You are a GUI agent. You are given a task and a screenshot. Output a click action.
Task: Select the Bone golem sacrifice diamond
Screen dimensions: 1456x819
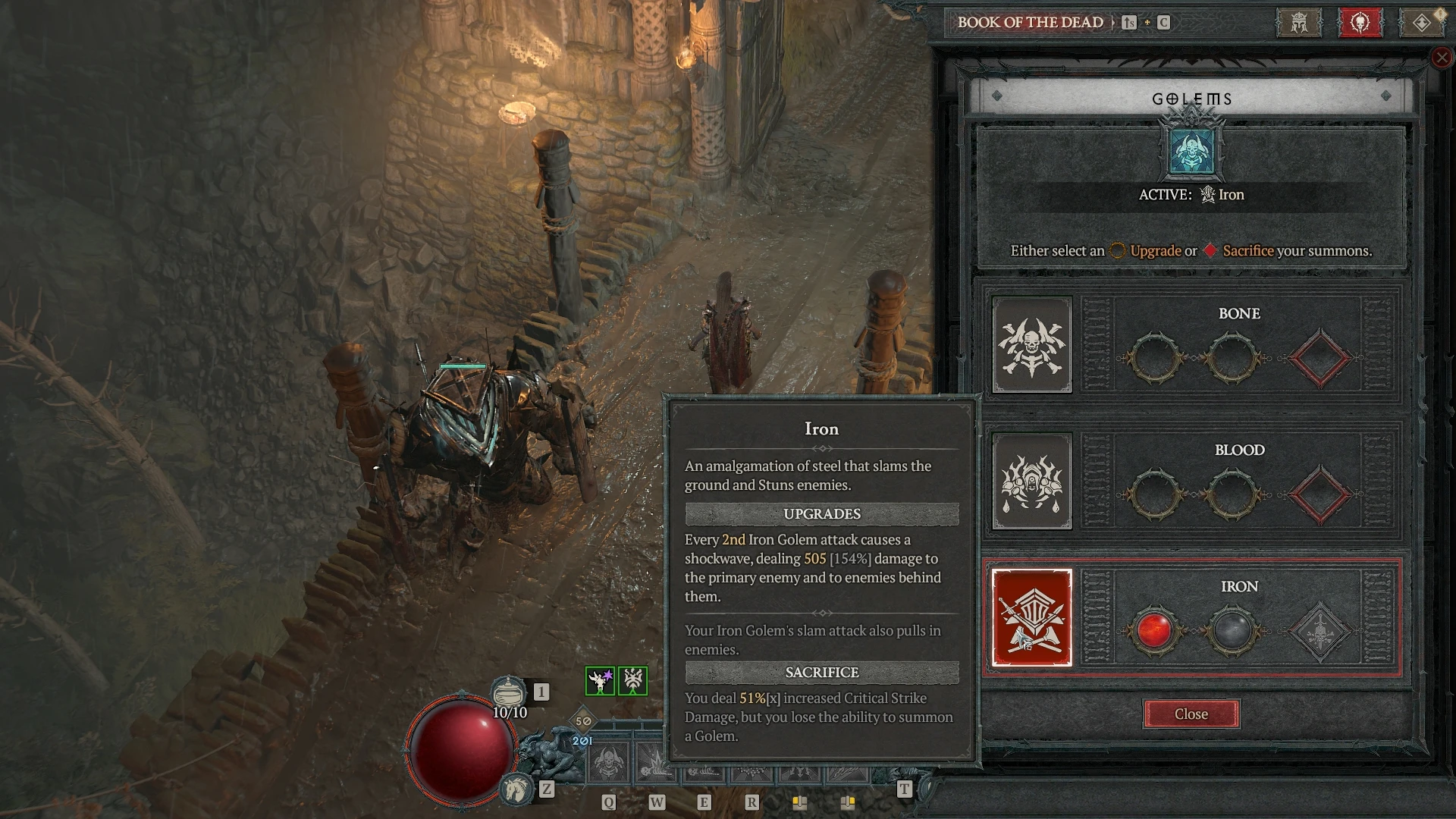pyautogui.click(x=1319, y=358)
